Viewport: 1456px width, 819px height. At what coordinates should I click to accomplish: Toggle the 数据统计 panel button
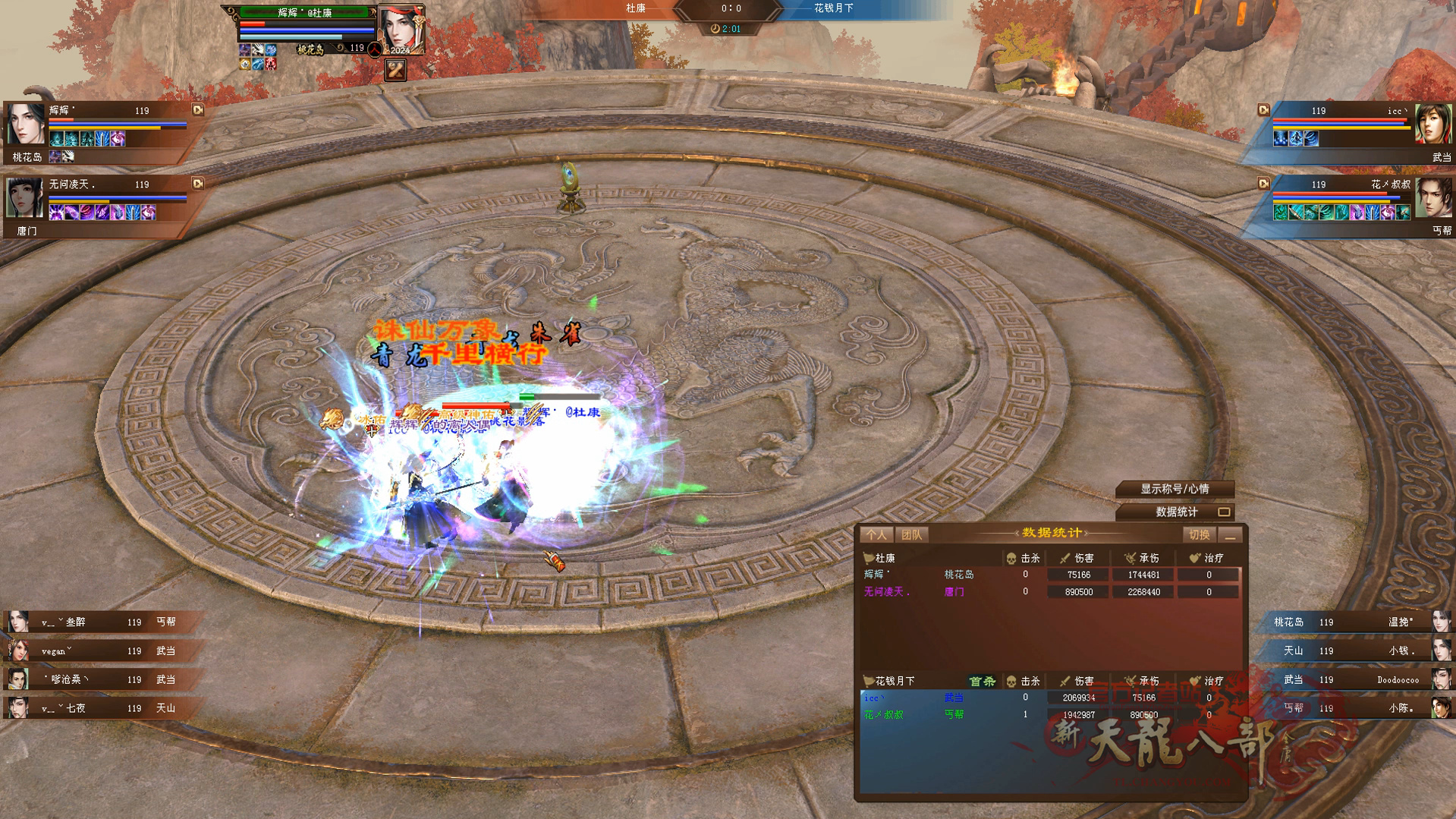point(1176,512)
